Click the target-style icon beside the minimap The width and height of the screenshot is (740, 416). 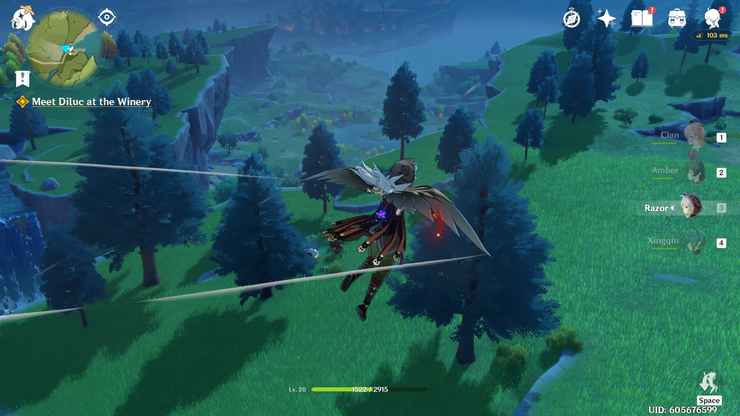[107, 17]
